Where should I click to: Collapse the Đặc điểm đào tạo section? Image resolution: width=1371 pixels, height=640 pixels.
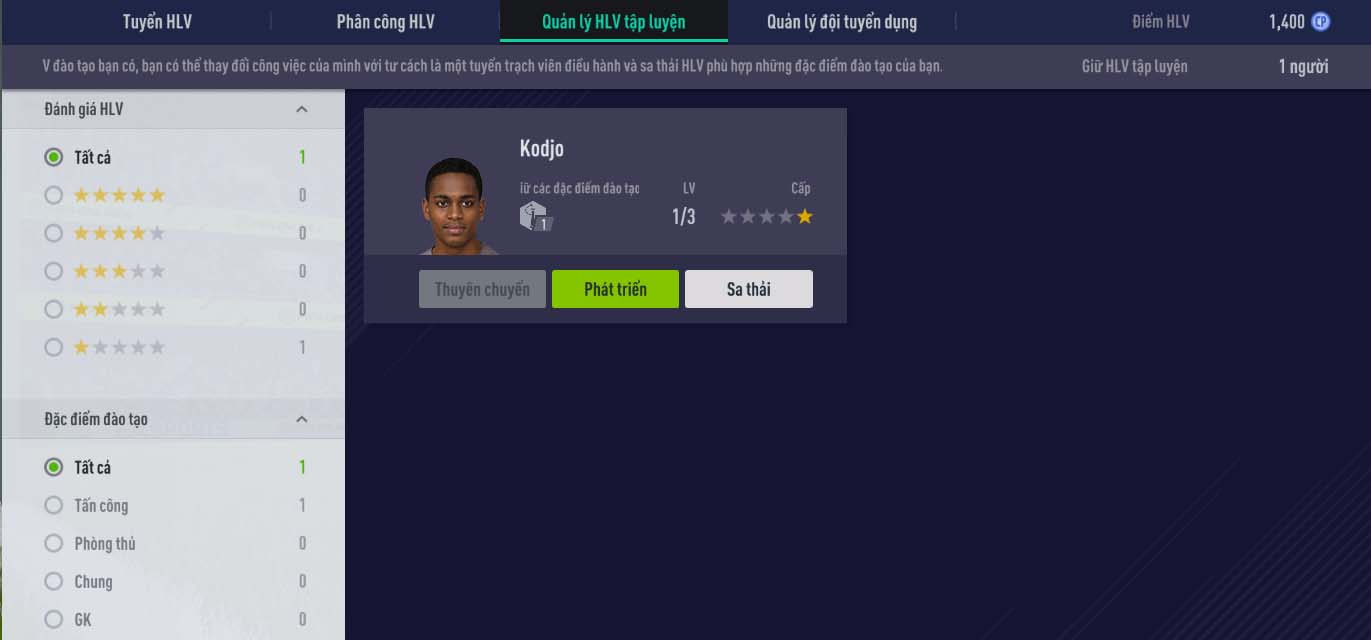click(x=302, y=419)
